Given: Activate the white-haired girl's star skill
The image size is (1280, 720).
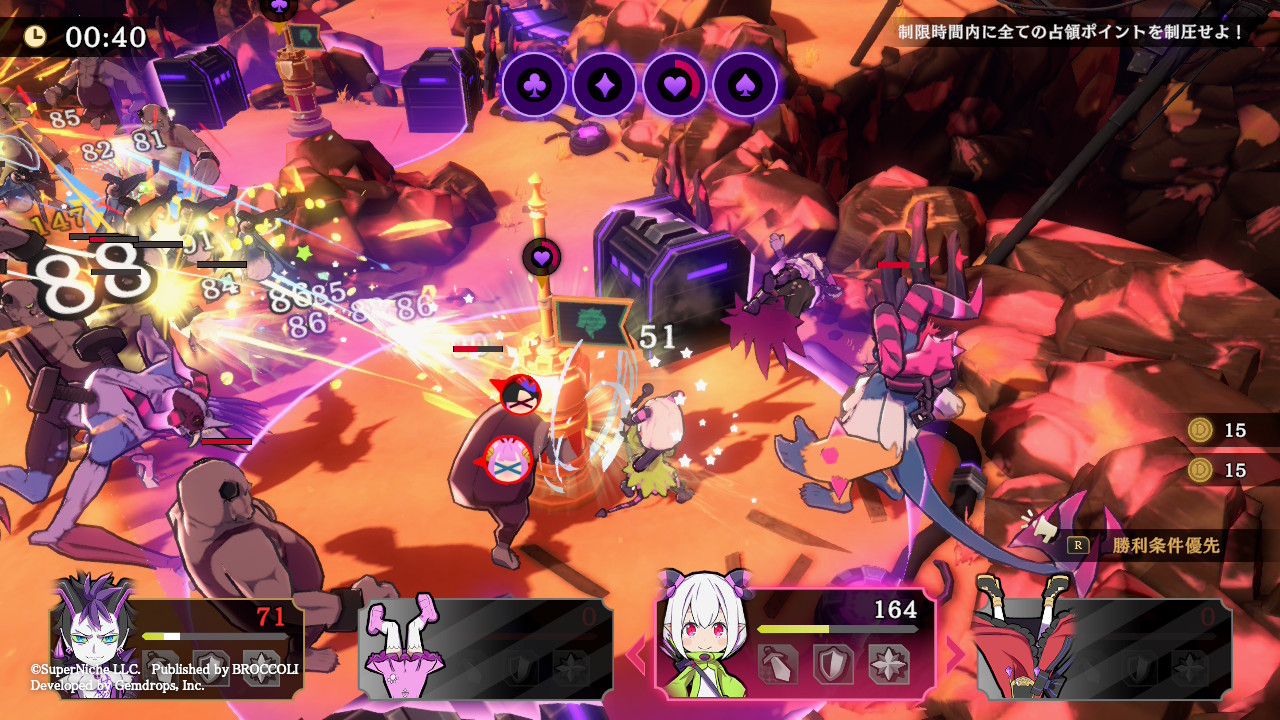Looking at the screenshot, I should (888, 663).
